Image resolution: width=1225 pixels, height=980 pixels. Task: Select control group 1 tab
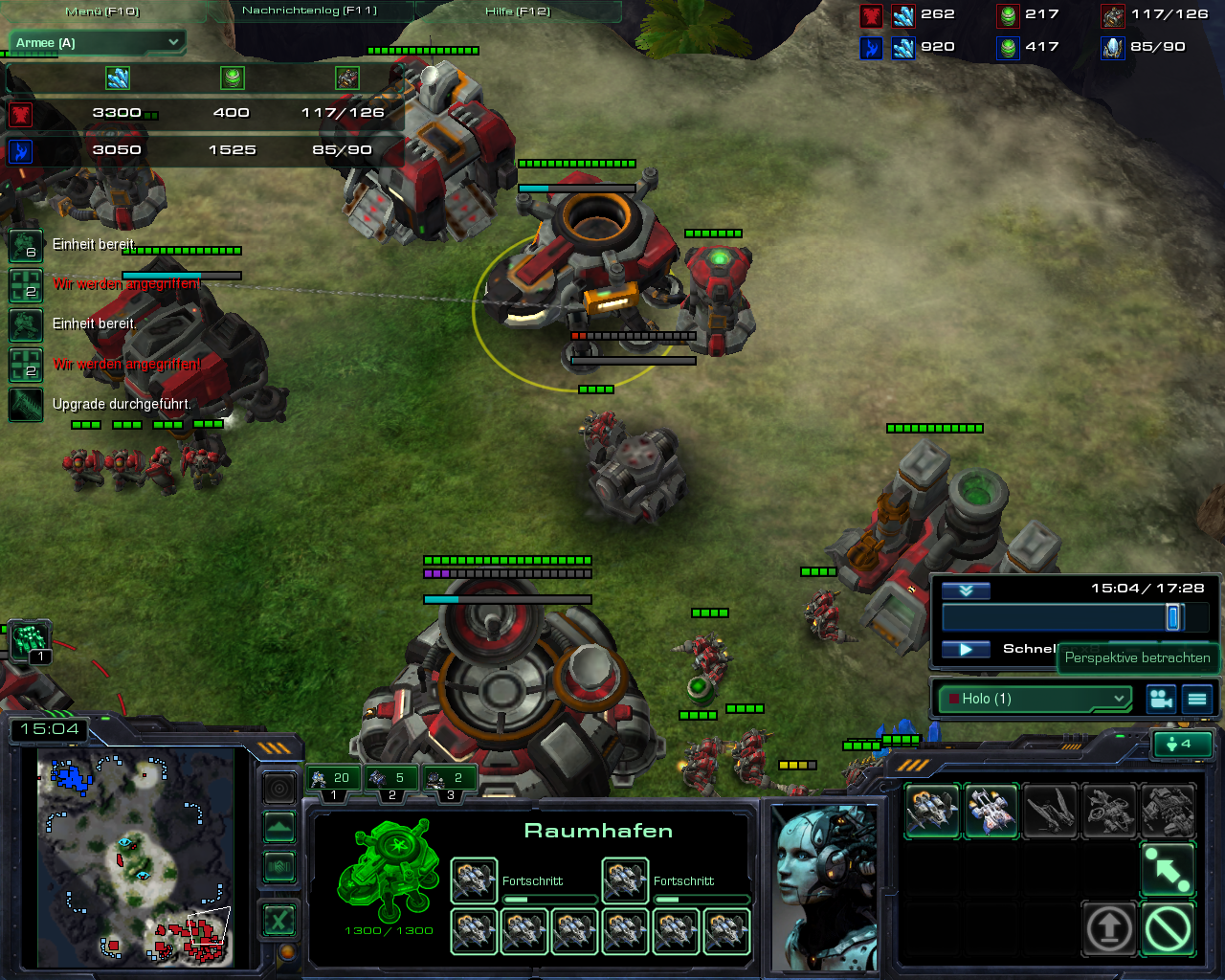(332, 780)
